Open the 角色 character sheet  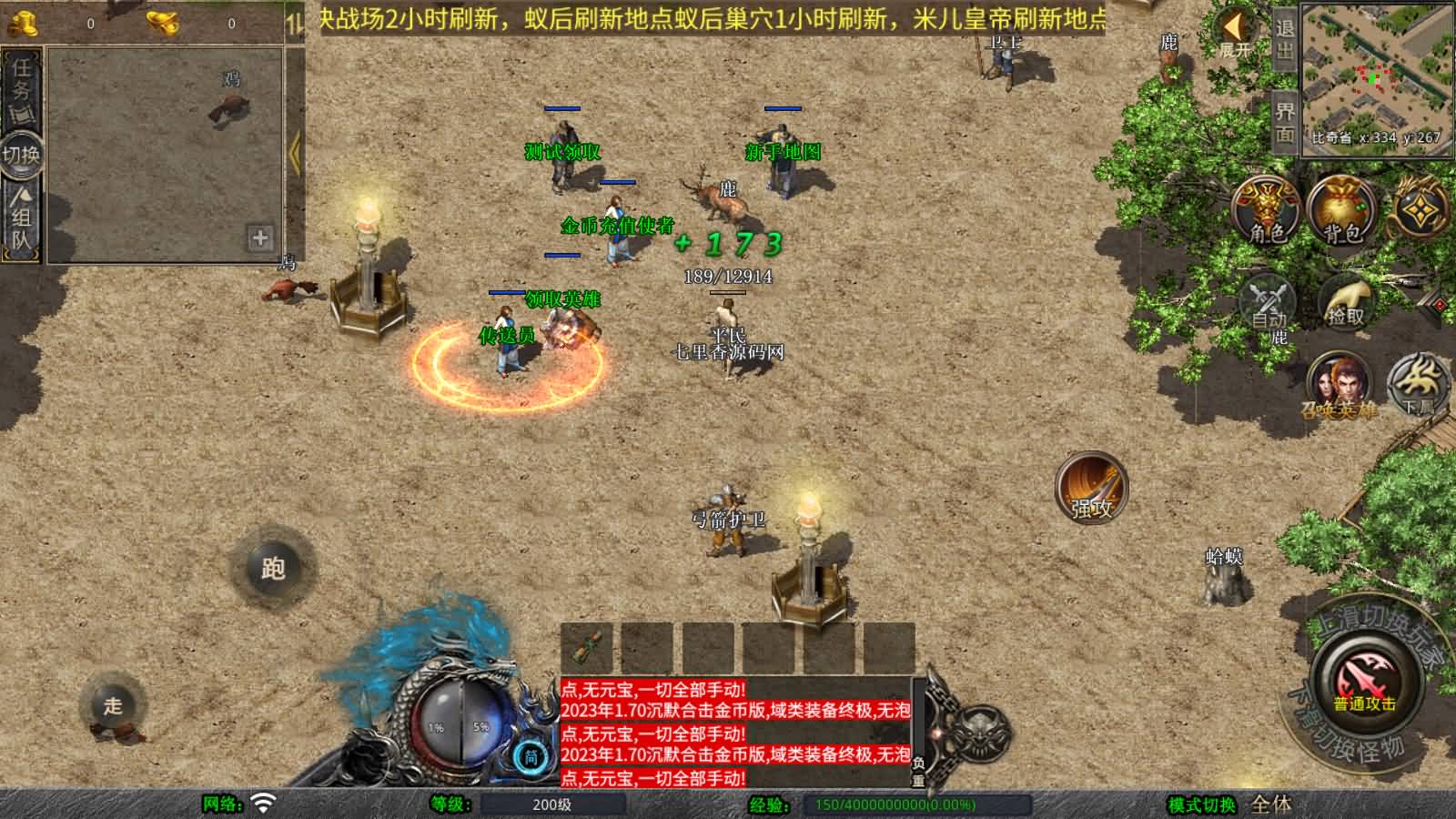1267,211
